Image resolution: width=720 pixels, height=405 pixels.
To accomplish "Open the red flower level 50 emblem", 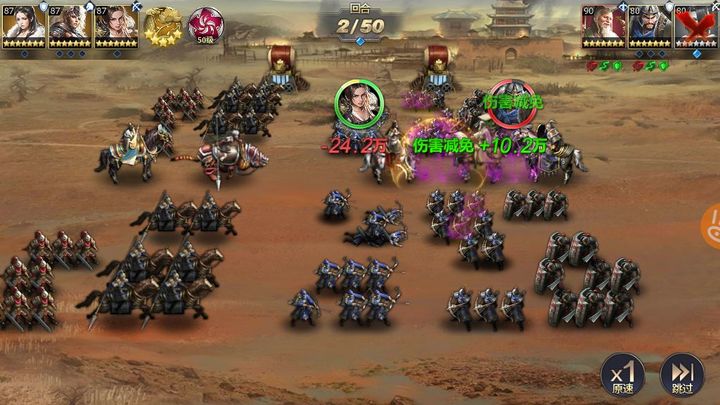I will coord(206,24).
